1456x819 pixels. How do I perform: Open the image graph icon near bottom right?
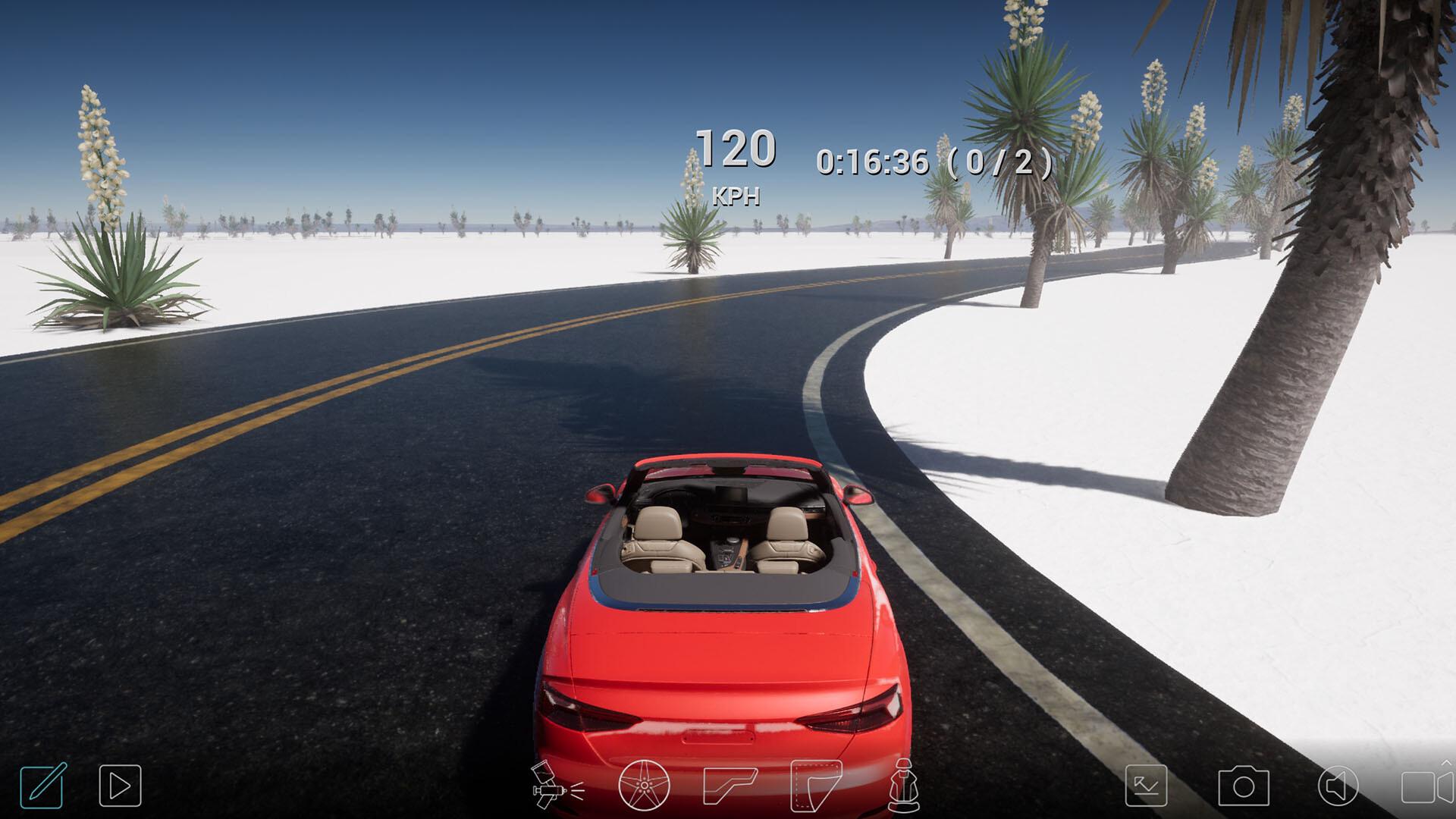[x=1147, y=786]
